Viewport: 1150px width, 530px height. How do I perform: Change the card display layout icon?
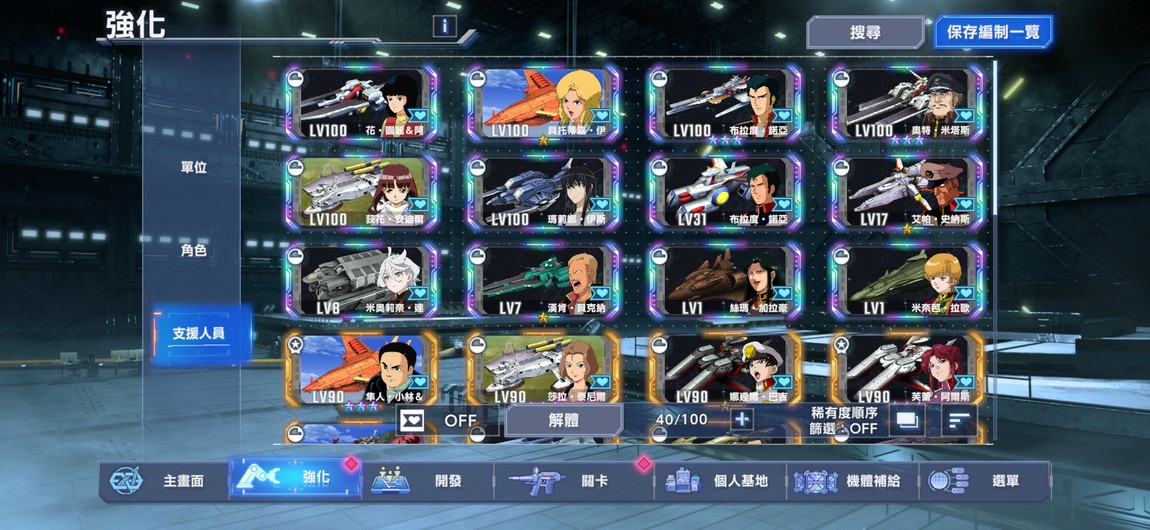point(907,420)
